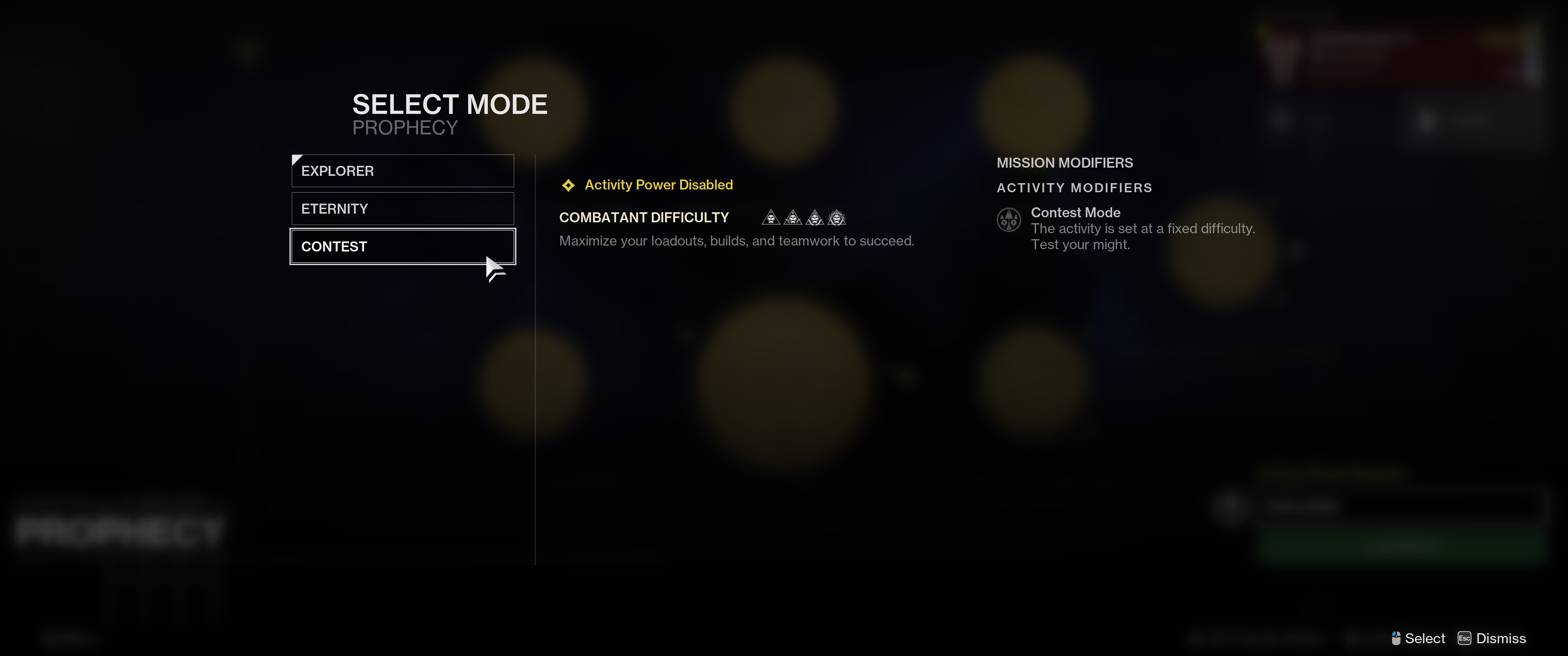Select the Explorer mode option
This screenshot has width=1568, height=656.
coord(402,171)
